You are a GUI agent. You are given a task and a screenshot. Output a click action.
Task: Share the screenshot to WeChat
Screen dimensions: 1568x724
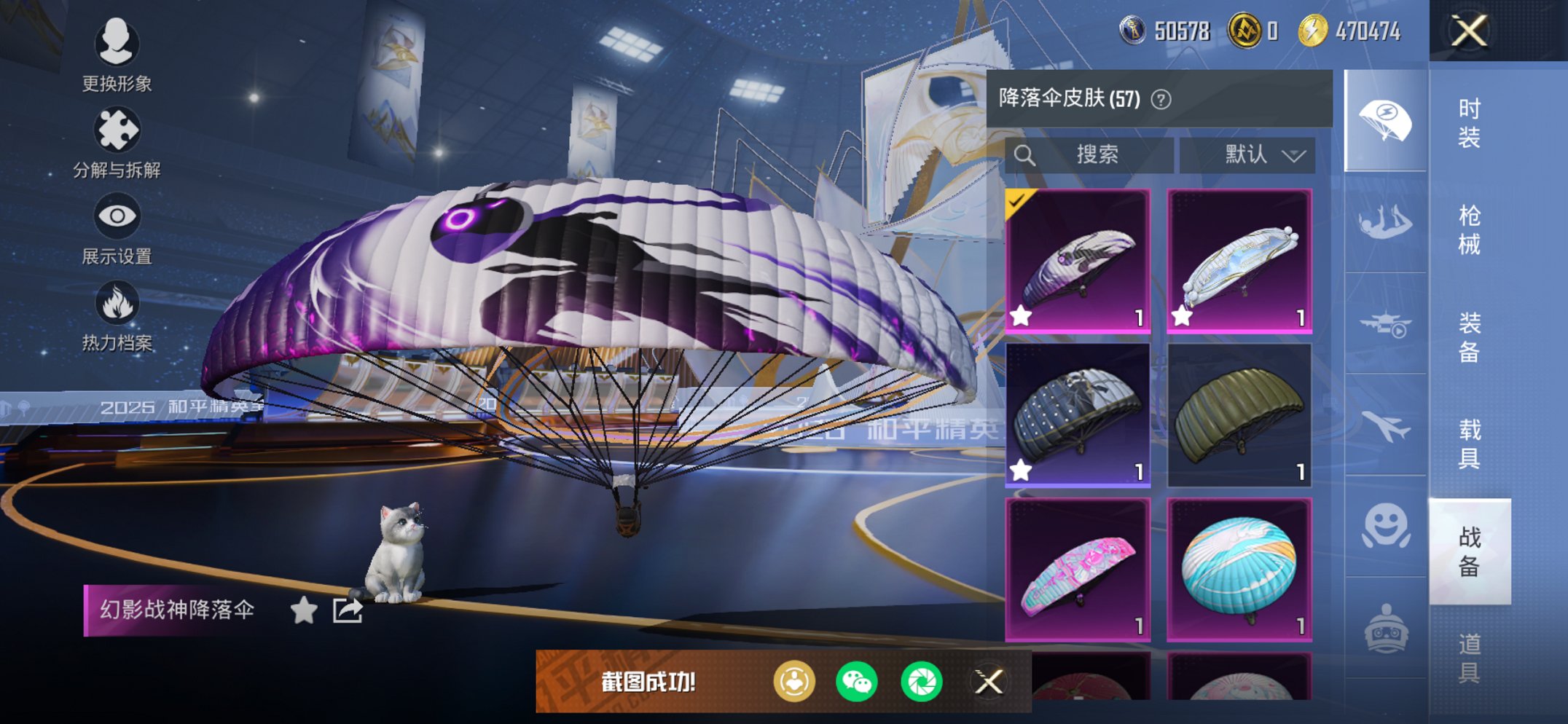857,682
